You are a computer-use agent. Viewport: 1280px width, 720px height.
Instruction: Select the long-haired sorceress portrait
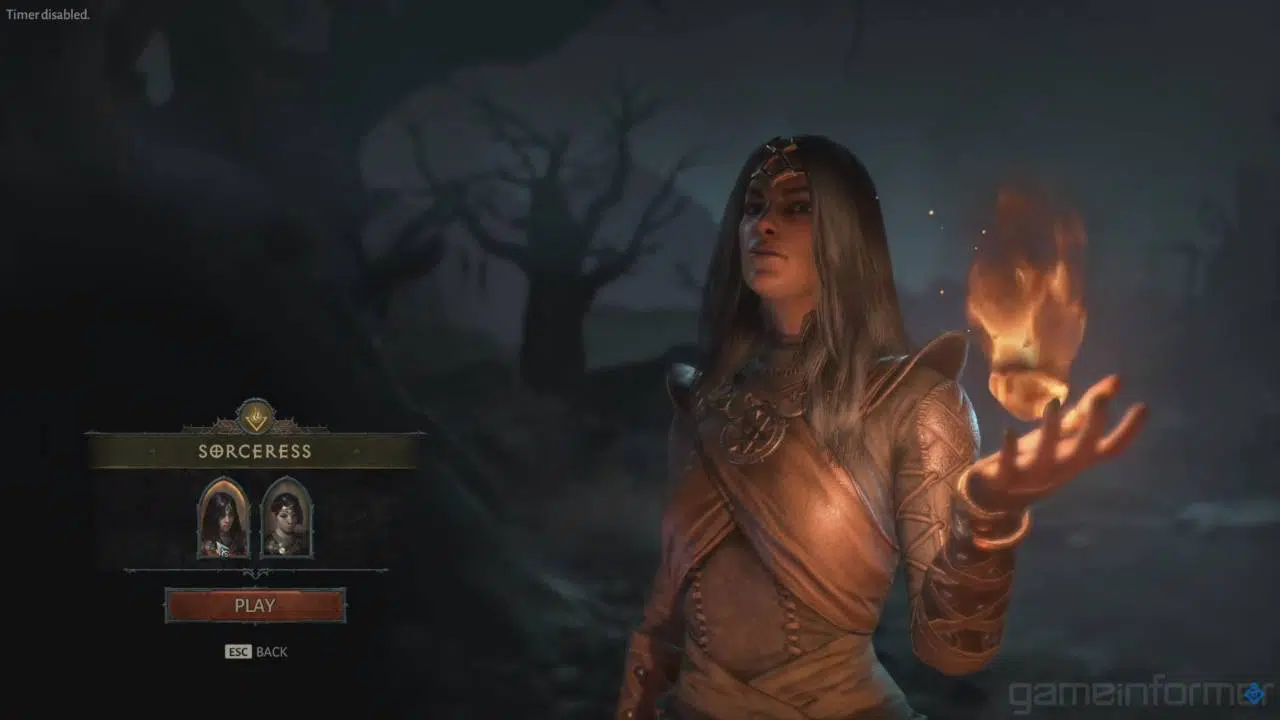tap(223, 518)
